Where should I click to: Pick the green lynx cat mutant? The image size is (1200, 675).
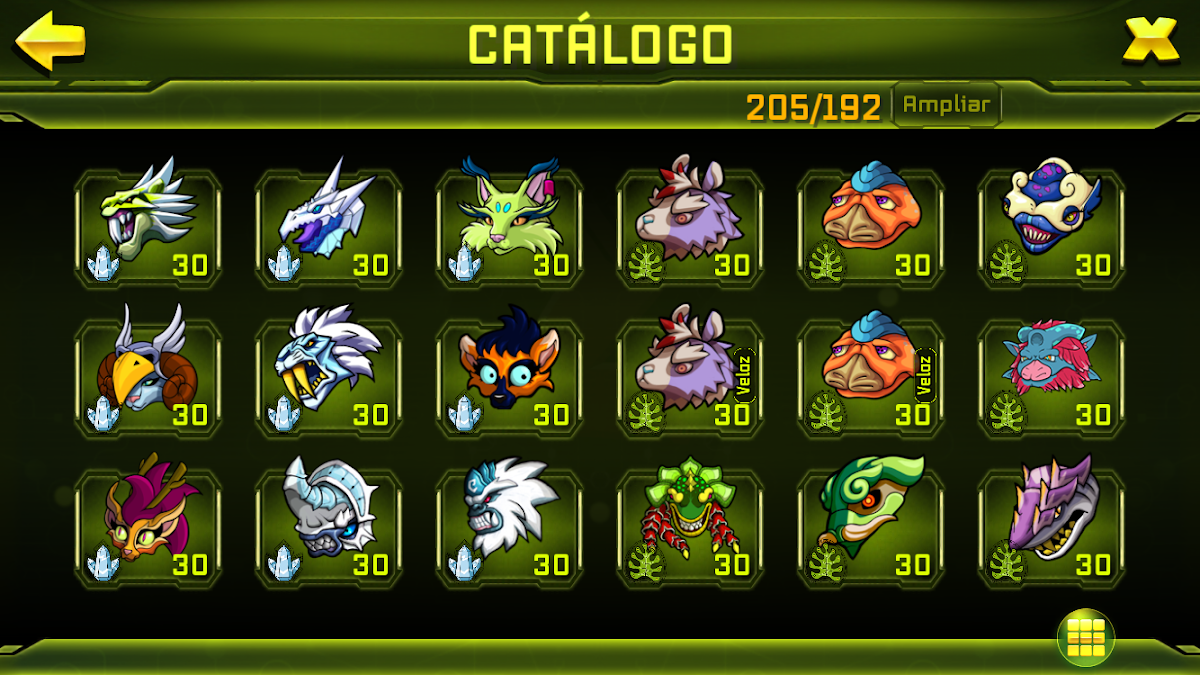510,227
